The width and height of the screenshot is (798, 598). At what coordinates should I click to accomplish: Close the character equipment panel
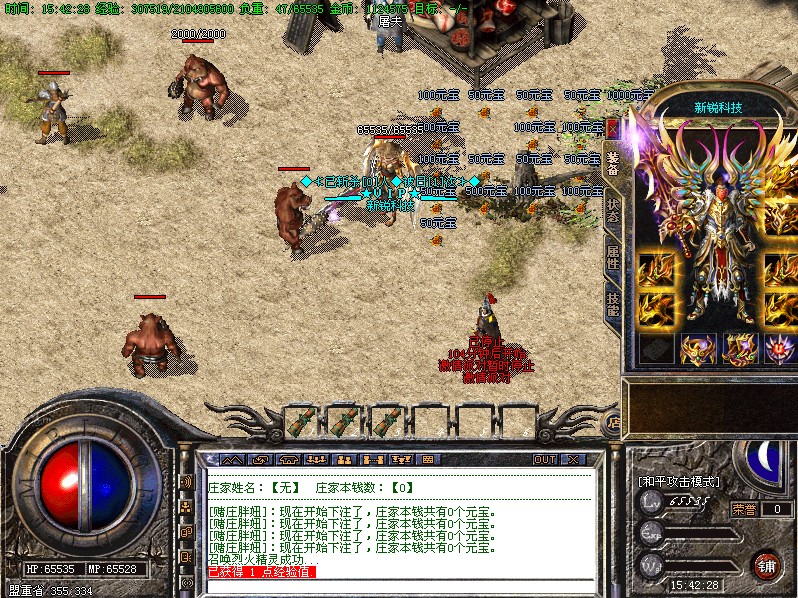click(x=613, y=129)
